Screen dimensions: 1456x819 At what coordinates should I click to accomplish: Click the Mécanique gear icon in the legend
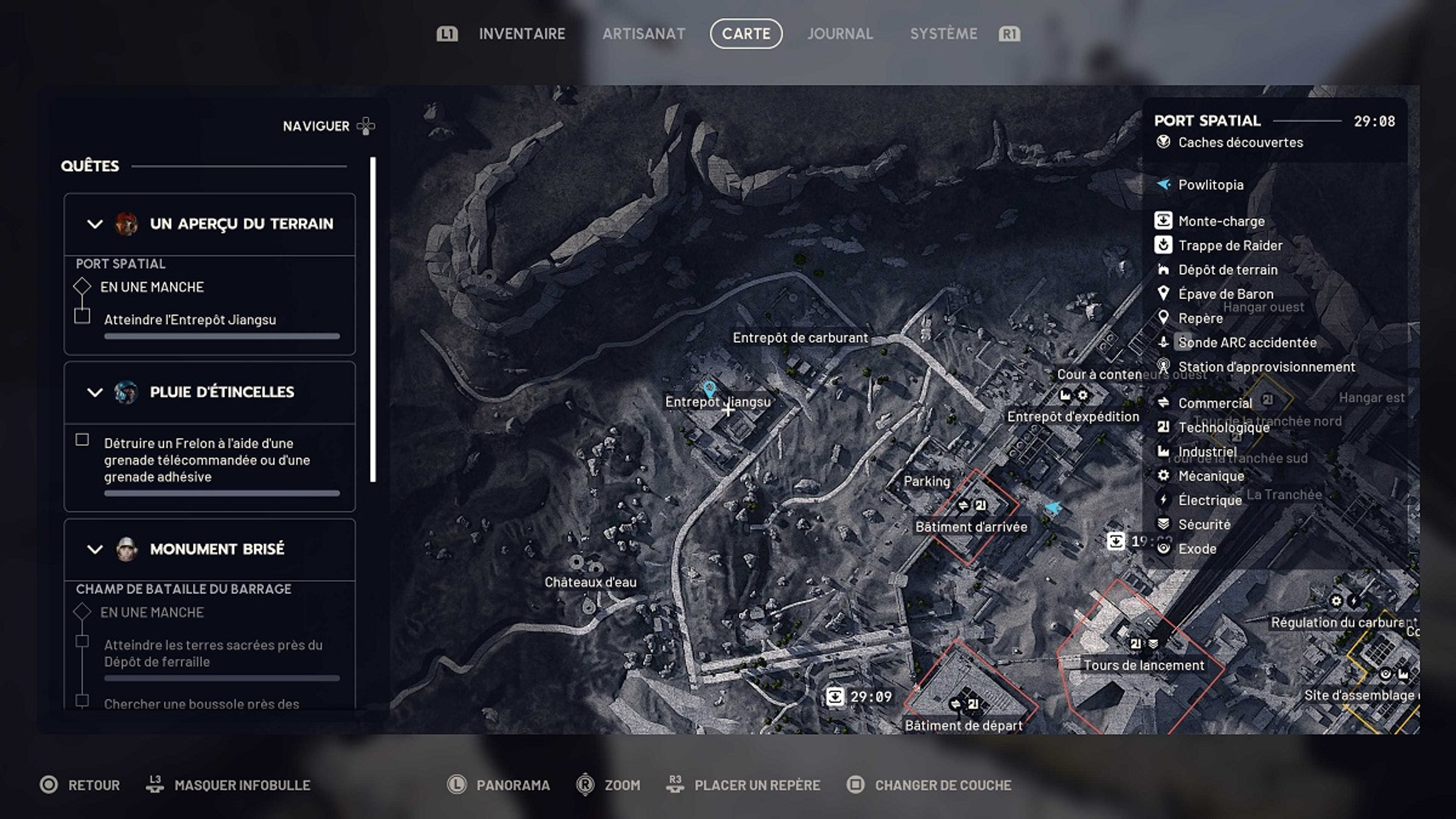[x=1163, y=476]
